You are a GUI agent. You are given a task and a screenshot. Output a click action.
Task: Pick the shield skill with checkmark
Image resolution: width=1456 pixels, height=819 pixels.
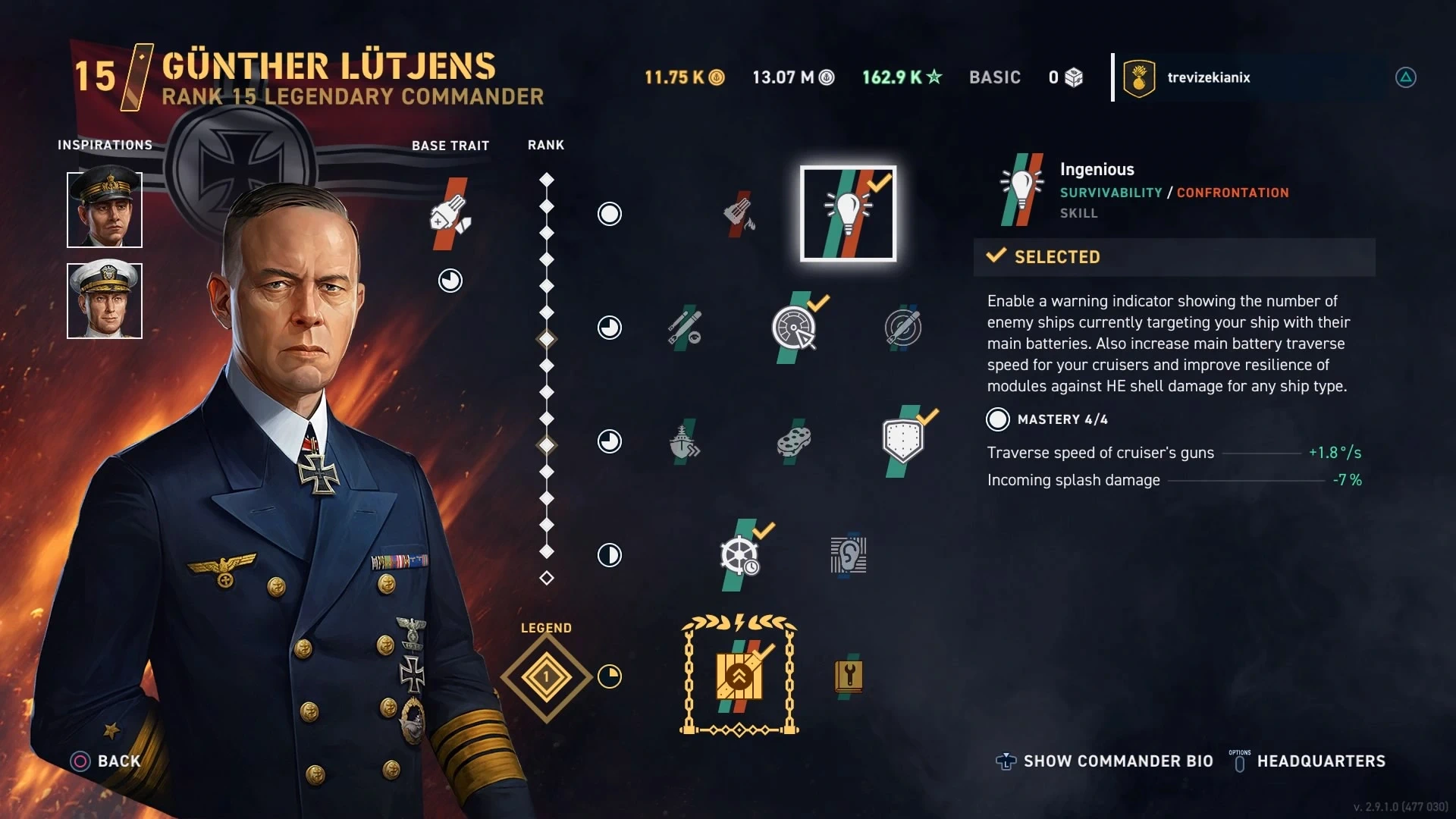click(x=902, y=441)
